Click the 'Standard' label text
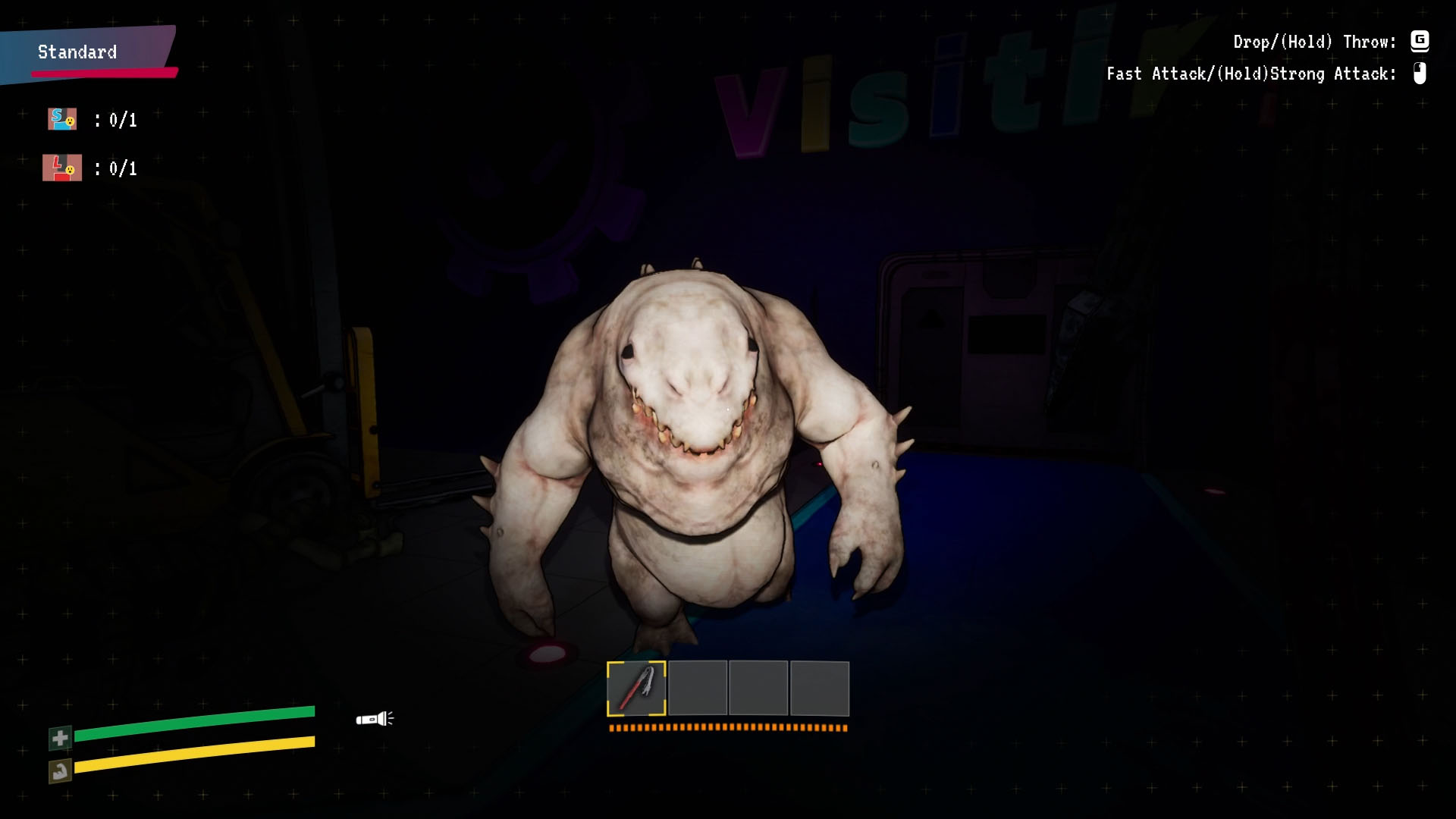 [76, 52]
